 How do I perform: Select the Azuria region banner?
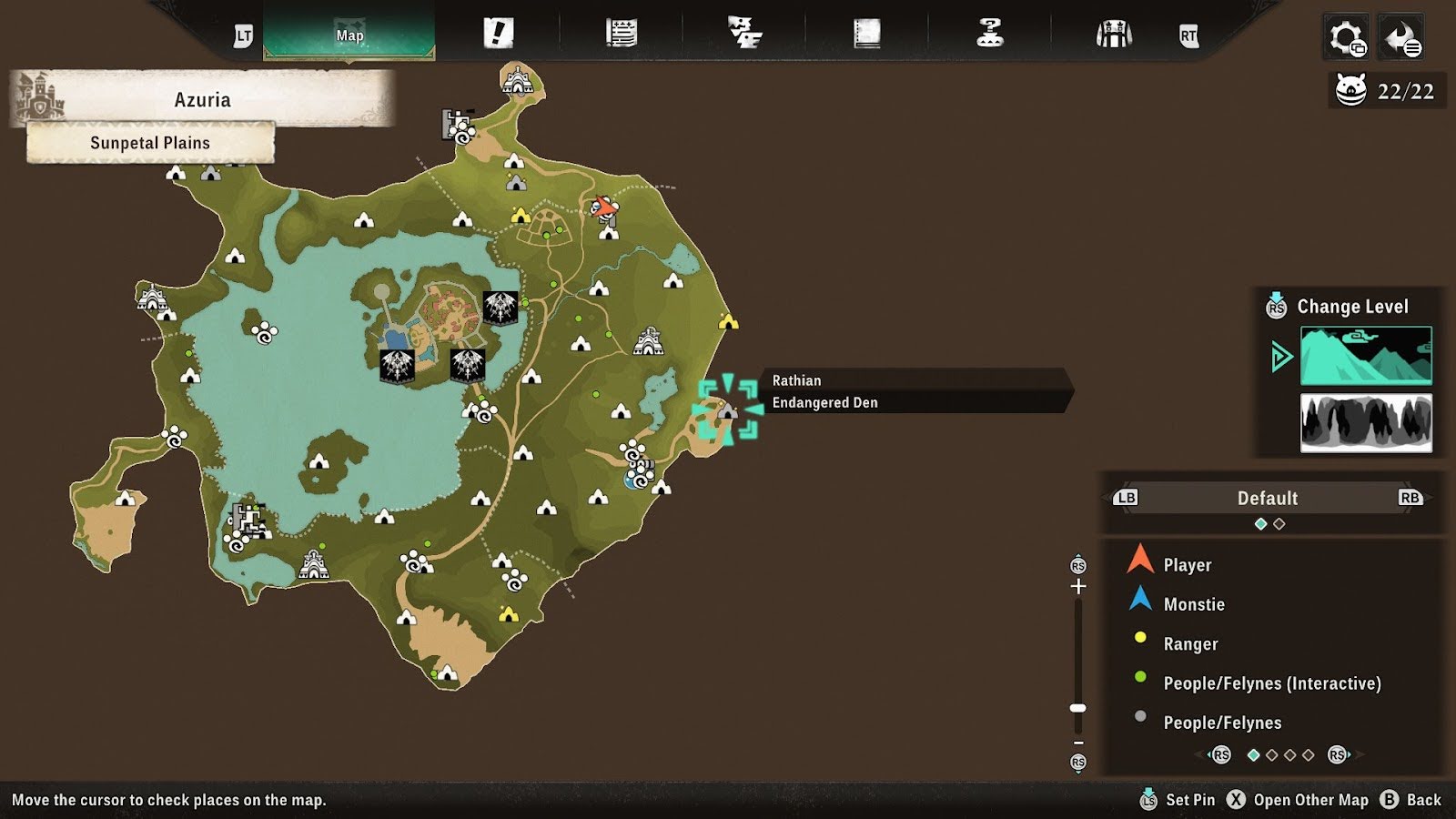point(202,99)
